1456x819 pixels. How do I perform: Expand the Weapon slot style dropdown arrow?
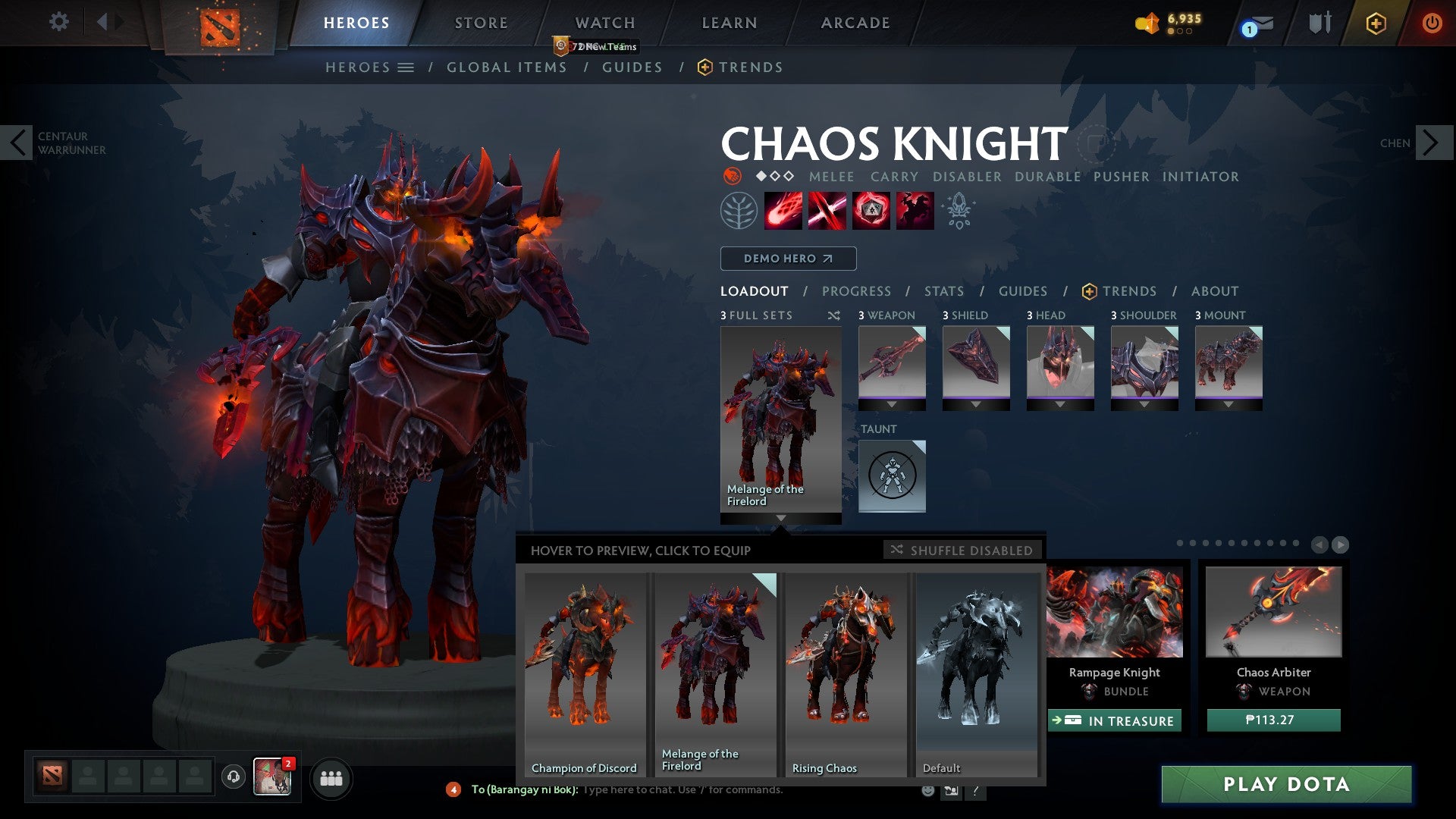coord(892,405)
